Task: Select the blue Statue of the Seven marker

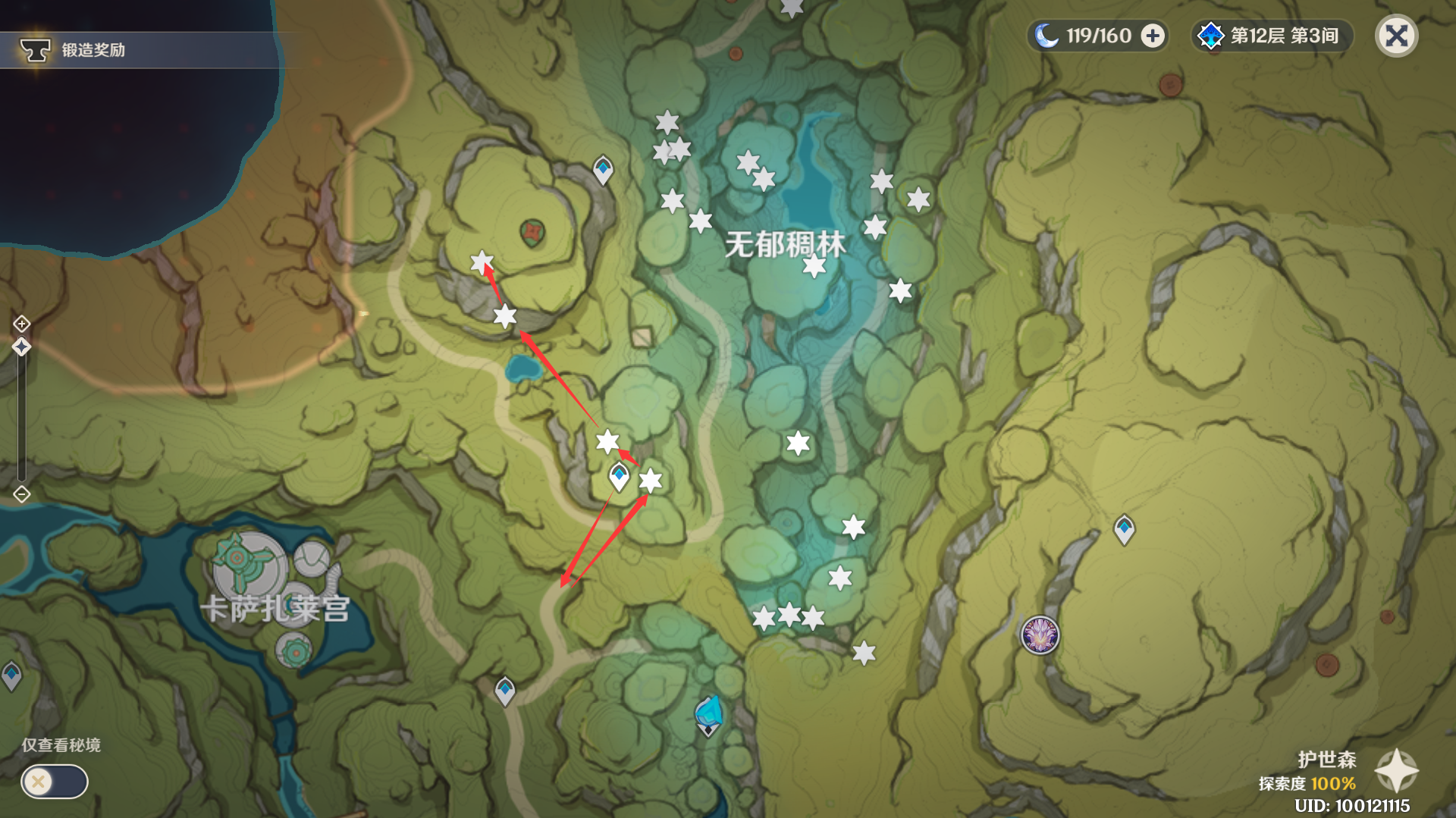Action: coord(708,715)
